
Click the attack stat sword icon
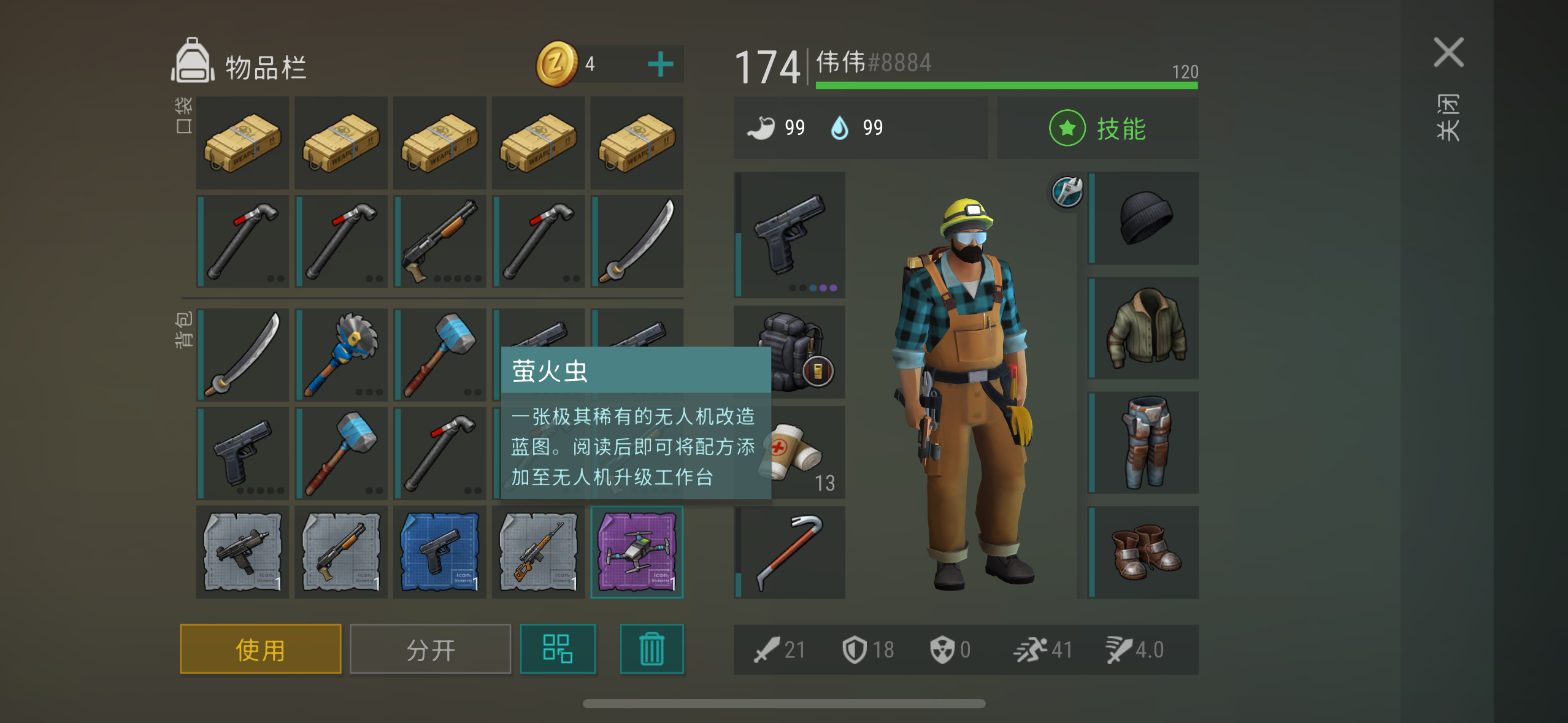point(767,649)
